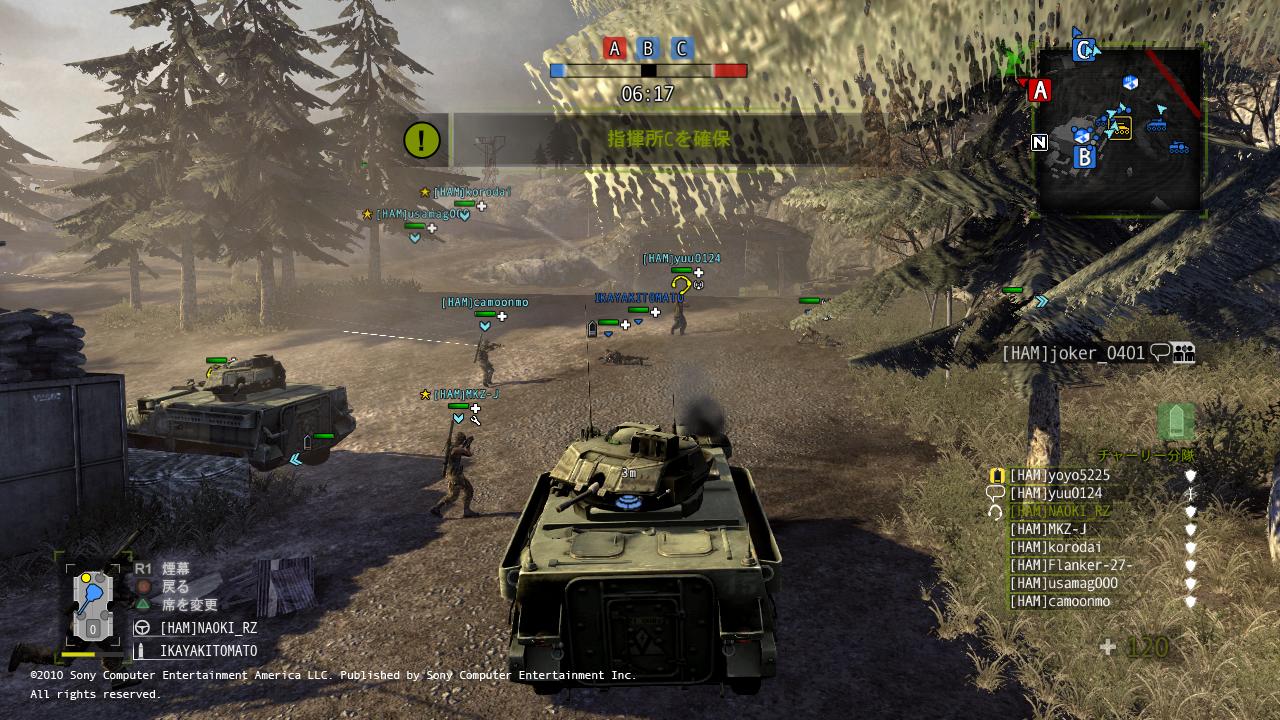Select [HAM]MKZ-J in the squad roster
The image size is (1280, 720).
tap(1048, 530)
